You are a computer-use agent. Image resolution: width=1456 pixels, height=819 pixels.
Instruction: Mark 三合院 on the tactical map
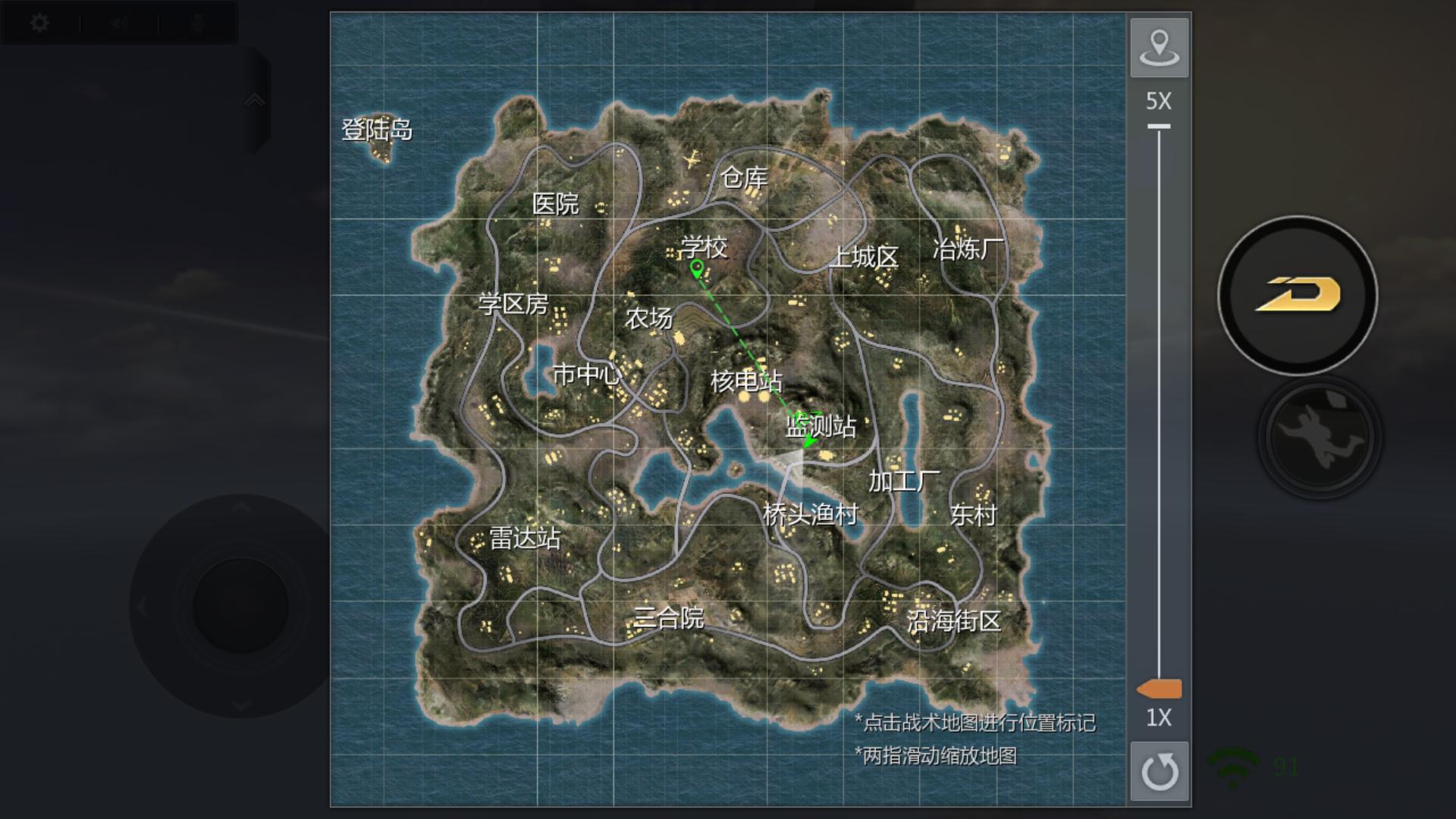tap(668, 618)
